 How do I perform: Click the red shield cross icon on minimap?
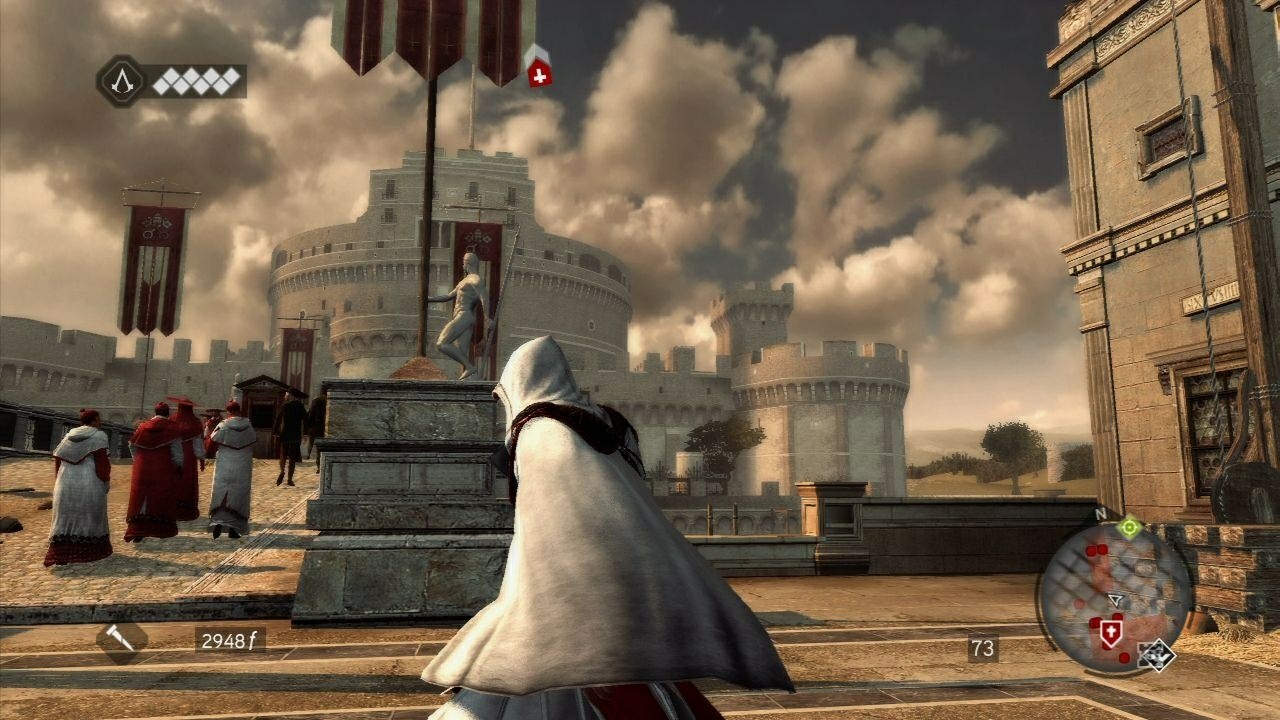pyautogui.click(x=1111, y=631)
